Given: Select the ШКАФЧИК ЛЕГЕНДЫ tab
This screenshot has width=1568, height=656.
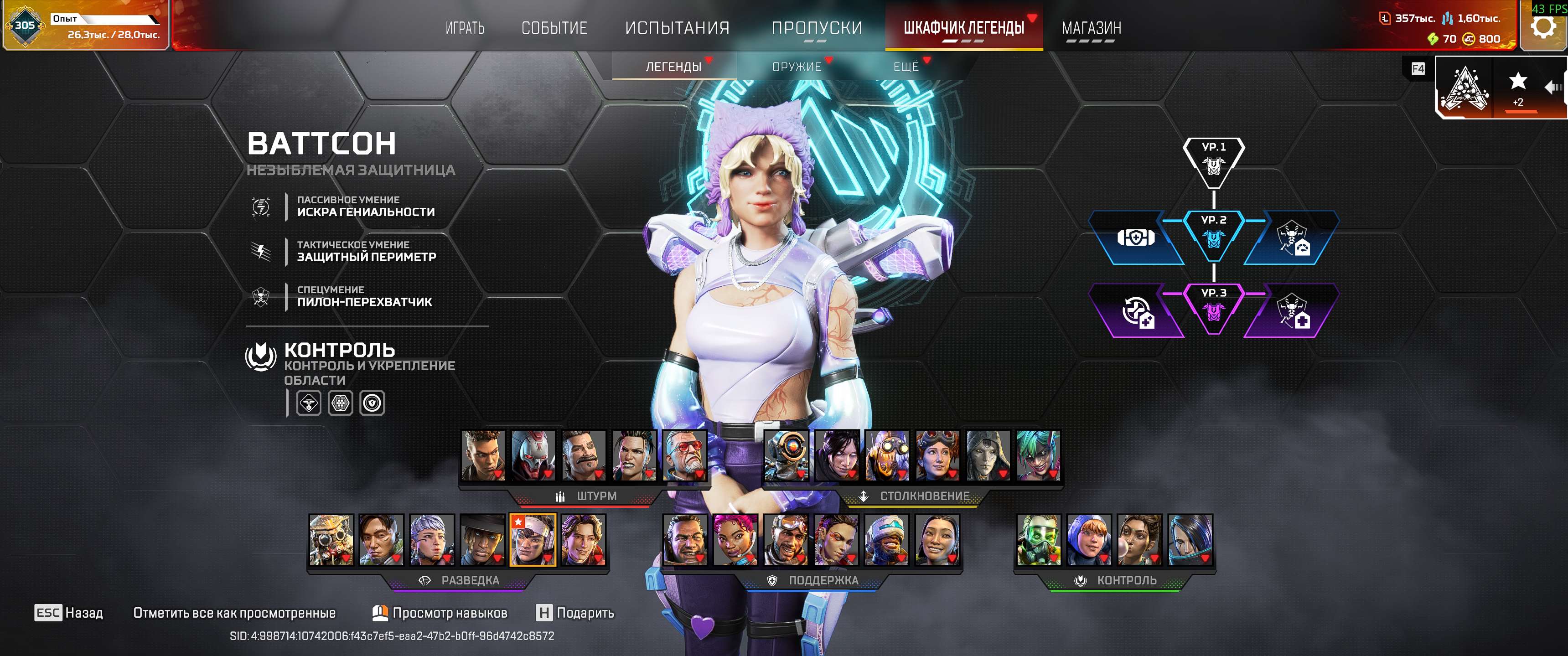Looking at the screenshot, I should tap(963, 28).
